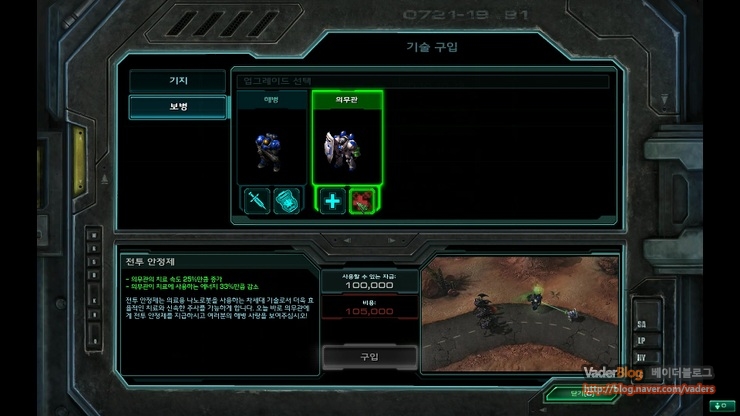Select the Medic's blue cross upgrade icon

click(x=332, y=199)
